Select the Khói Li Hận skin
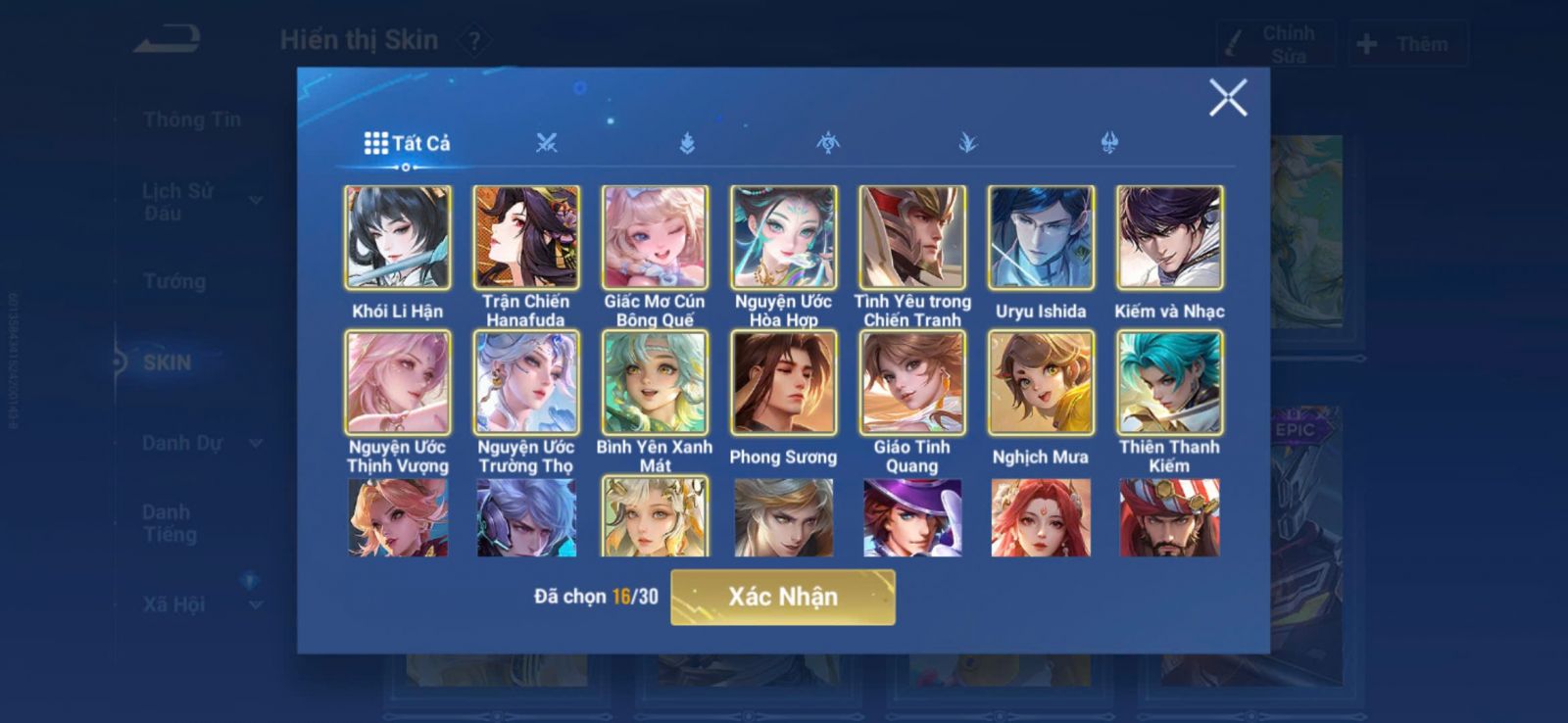1568x723 pixels. click(x=398, y=238)
